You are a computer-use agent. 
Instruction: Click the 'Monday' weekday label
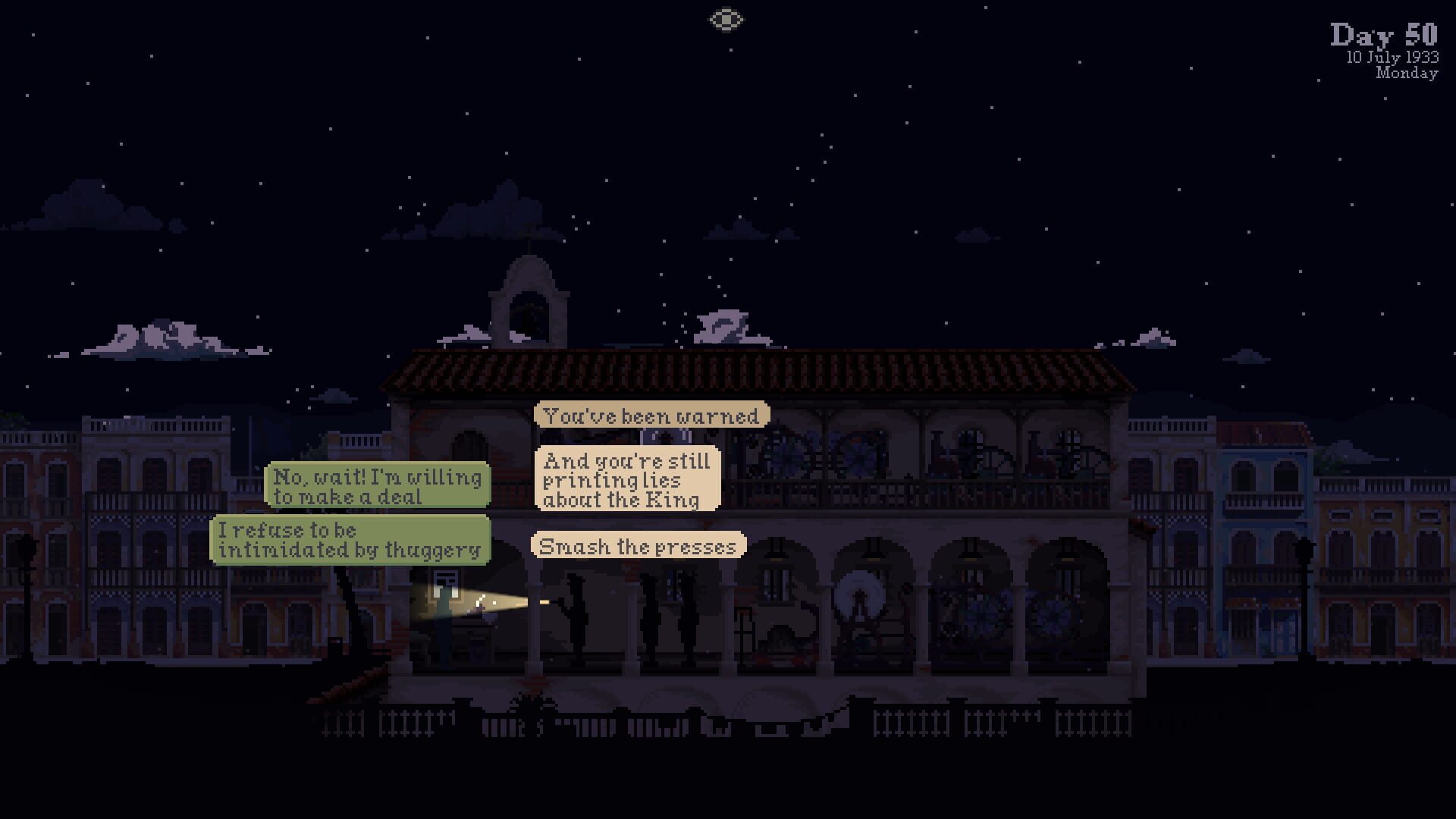1408,73
